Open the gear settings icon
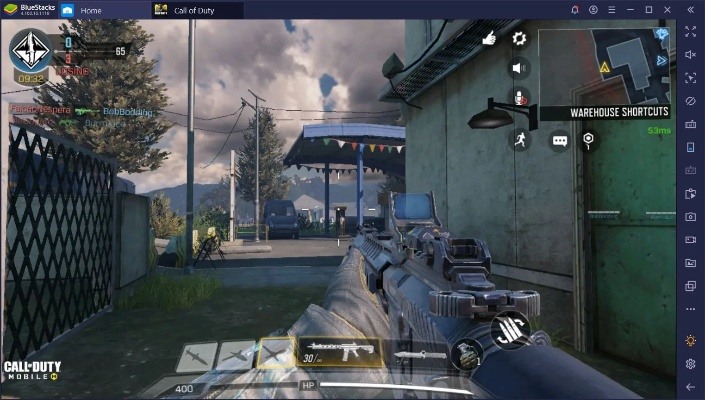705x400 pixels. pos(519,38)
